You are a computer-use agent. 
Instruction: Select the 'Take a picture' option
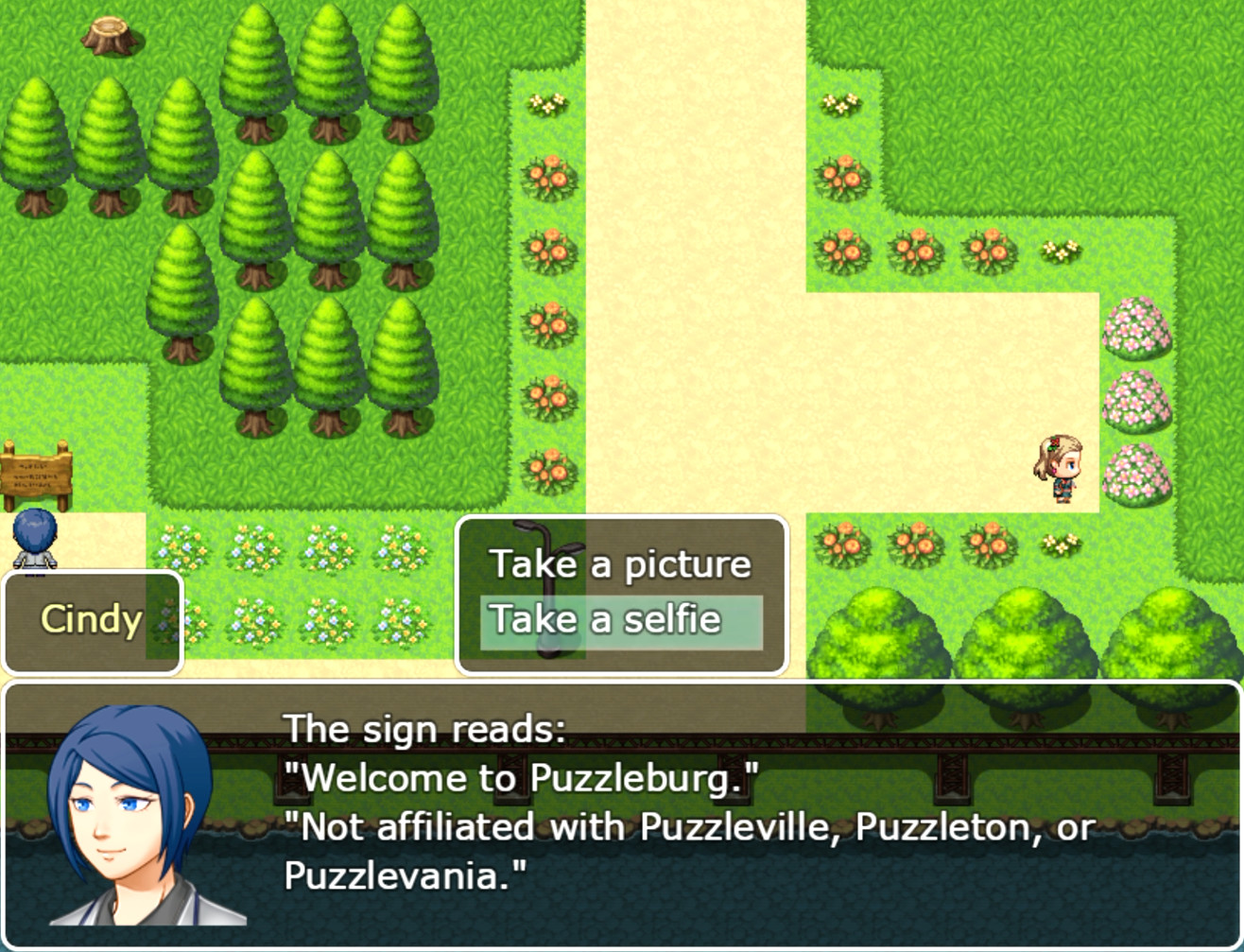[x=620, y=563]
